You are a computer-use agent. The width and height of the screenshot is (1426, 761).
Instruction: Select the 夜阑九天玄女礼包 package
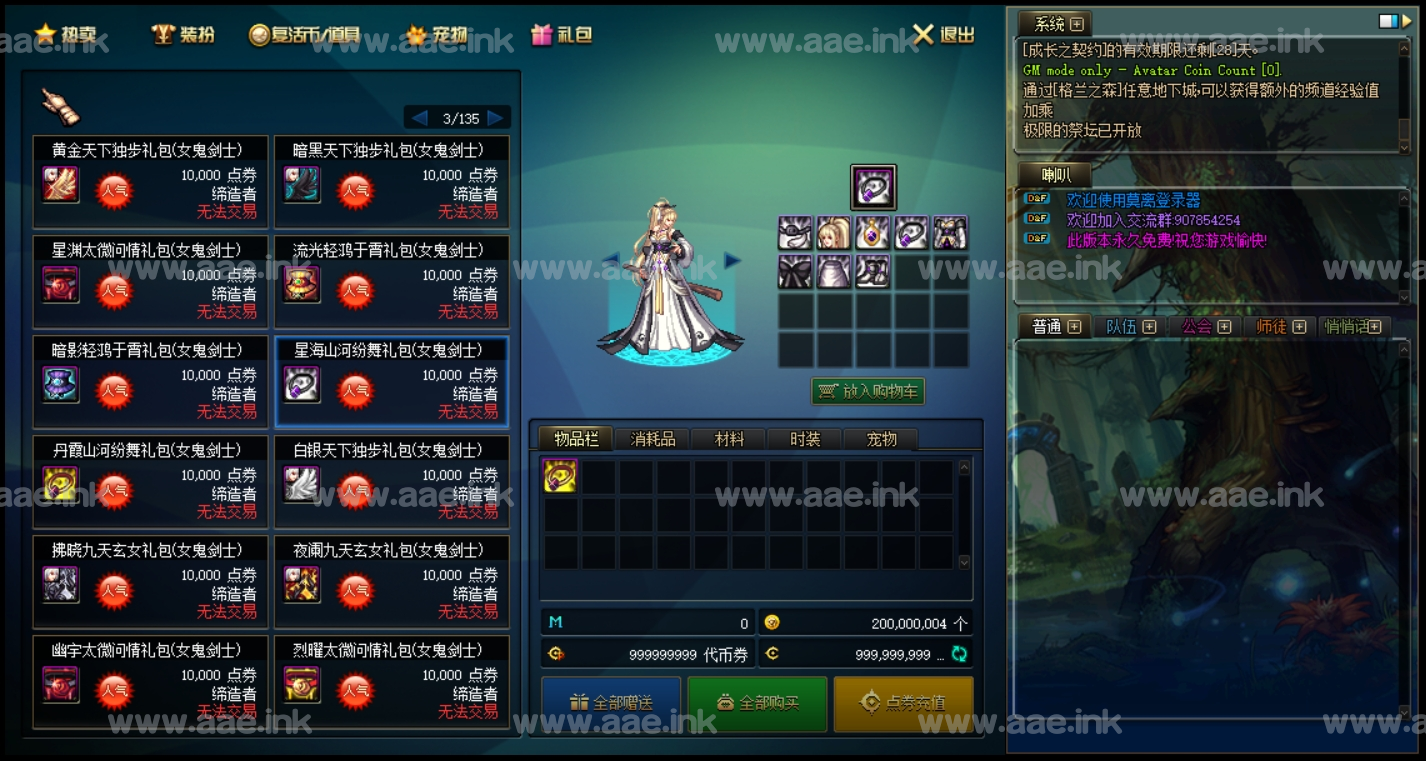point(392,582)
